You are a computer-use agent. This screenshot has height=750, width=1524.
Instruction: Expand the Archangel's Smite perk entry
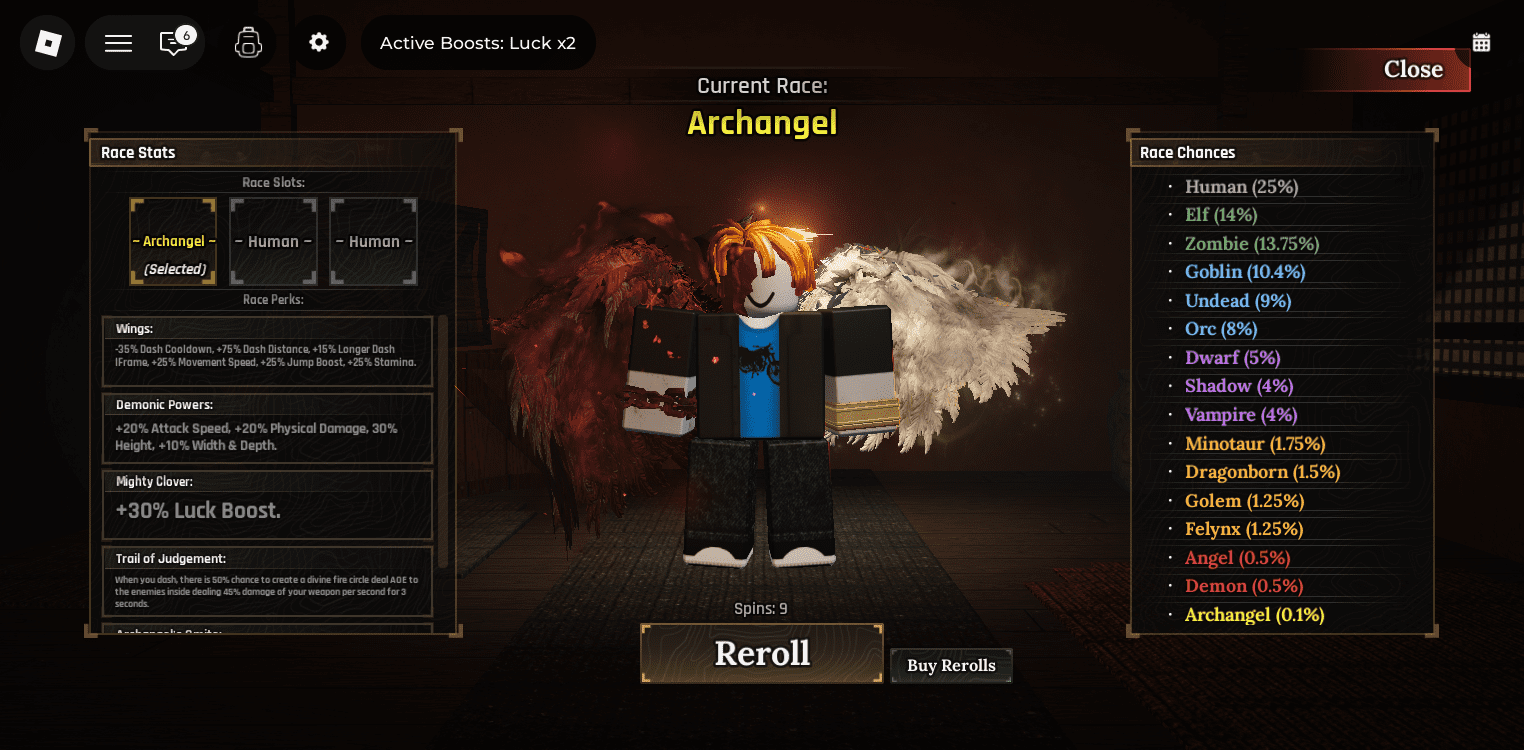coord(267,633)
